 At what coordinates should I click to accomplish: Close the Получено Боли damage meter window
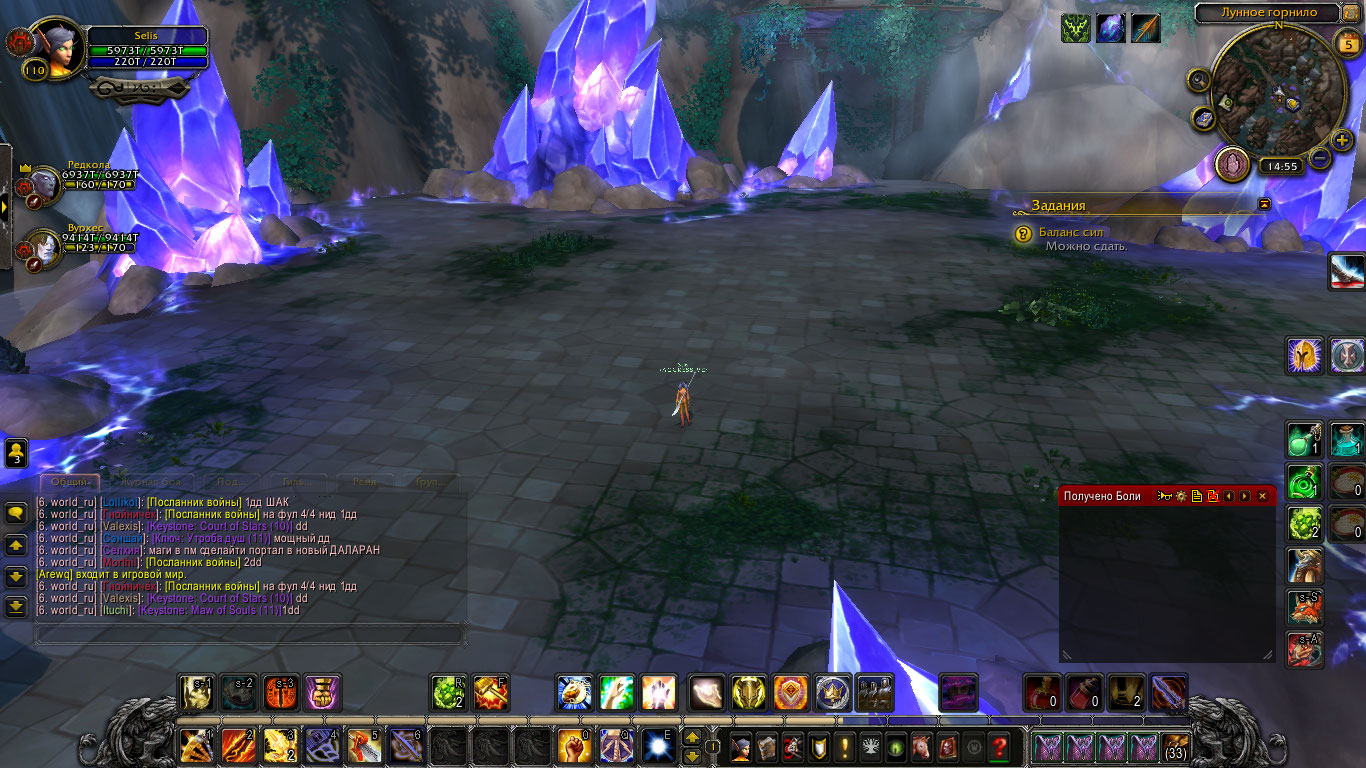pos(1263,496)
